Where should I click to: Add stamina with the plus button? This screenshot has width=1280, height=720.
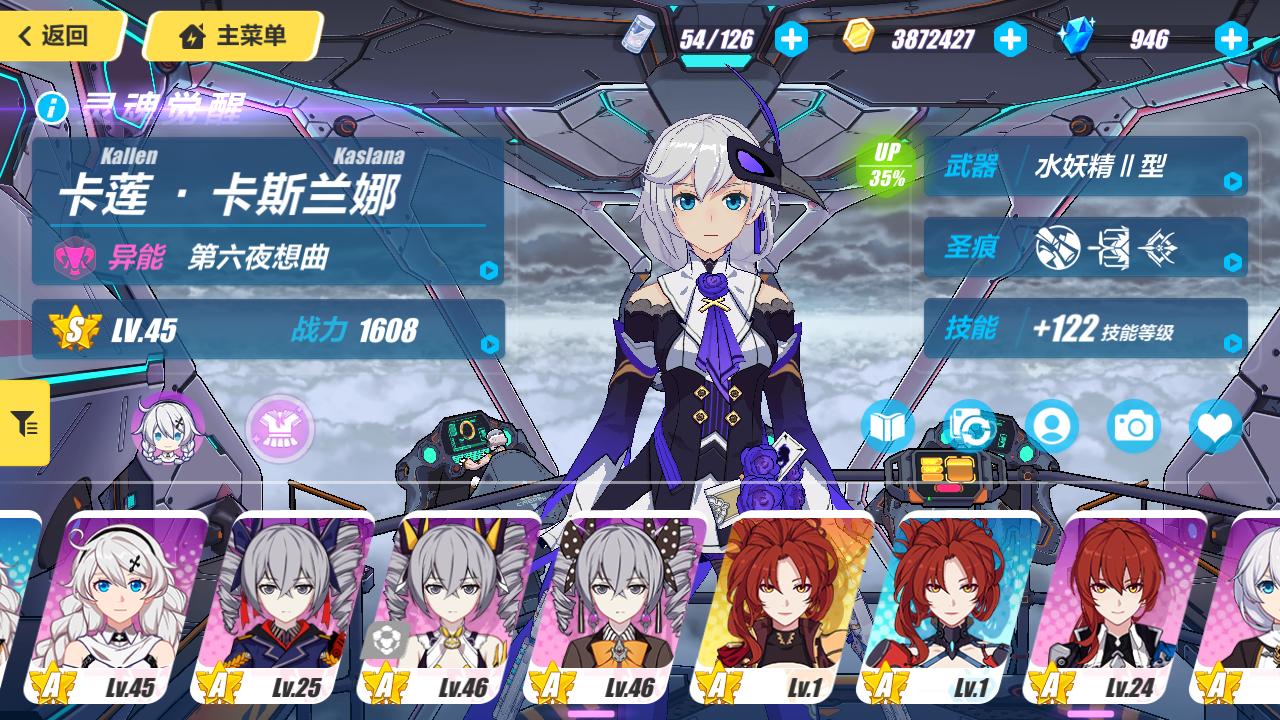click(791, 39)
